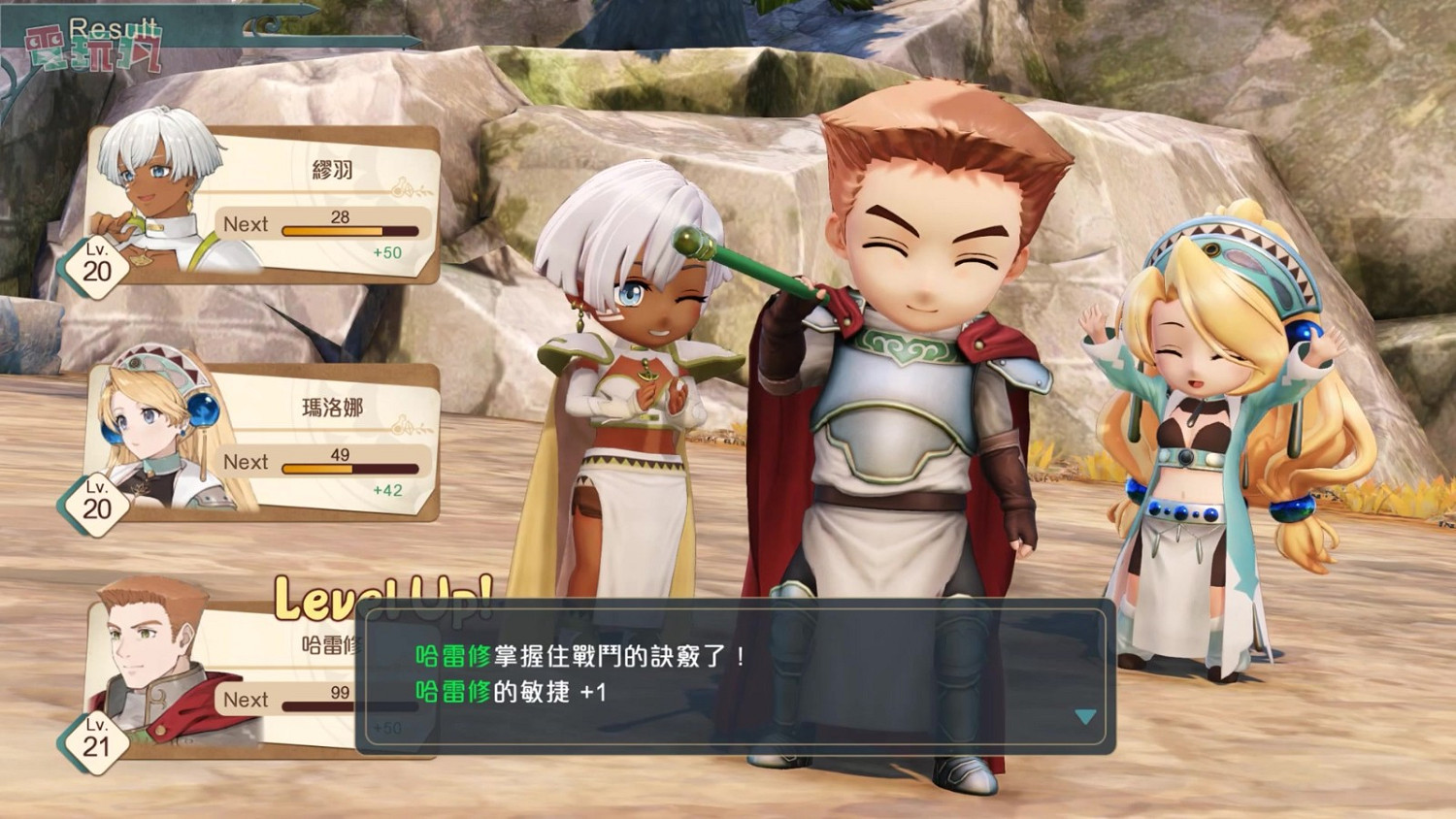
Task: Click the Next label showing 49
Action: (247, 462)
